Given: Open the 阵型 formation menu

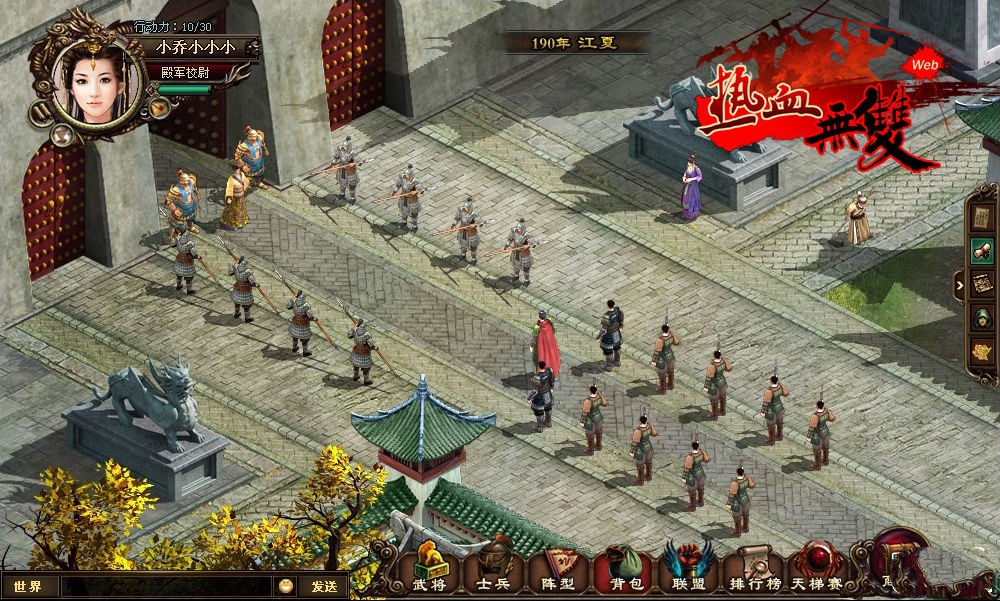Looking at the screenshot, I should [559, 572].
